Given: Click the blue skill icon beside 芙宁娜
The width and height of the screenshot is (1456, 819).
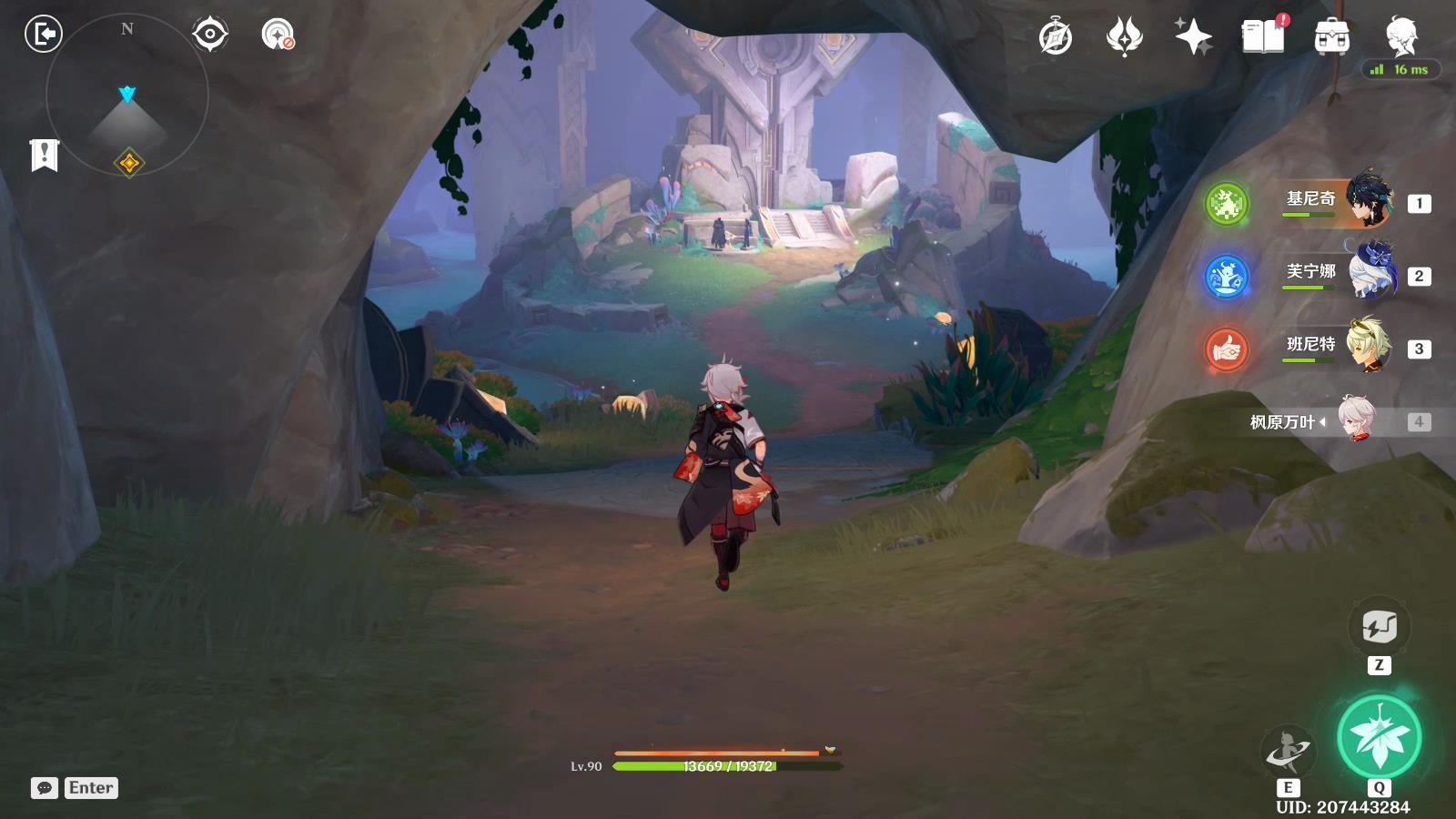Looking at the screenshot, I should coord(1227,277).
